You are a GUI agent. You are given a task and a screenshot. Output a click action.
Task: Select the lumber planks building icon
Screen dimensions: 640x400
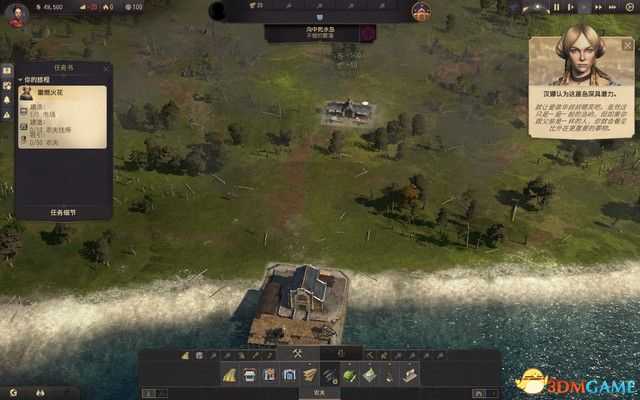point(309,375)
